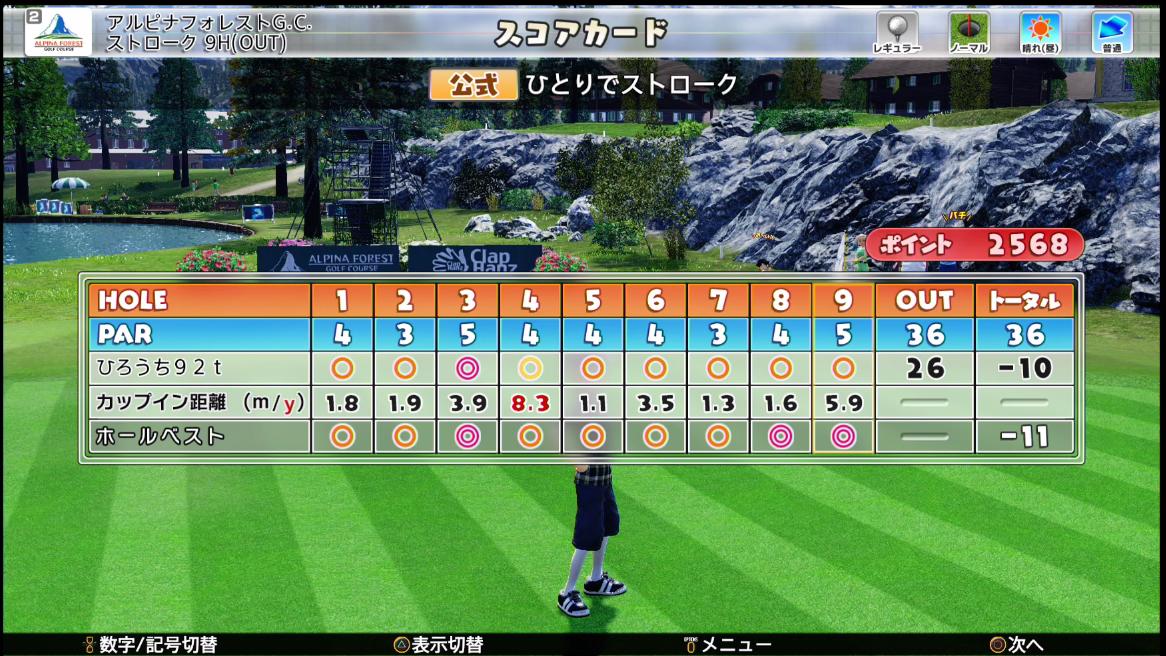The height and width of the screenshot is (656, 1166).
Task: Click the トータル column header
Action: pyautogui.click(x=1024, y=300)
